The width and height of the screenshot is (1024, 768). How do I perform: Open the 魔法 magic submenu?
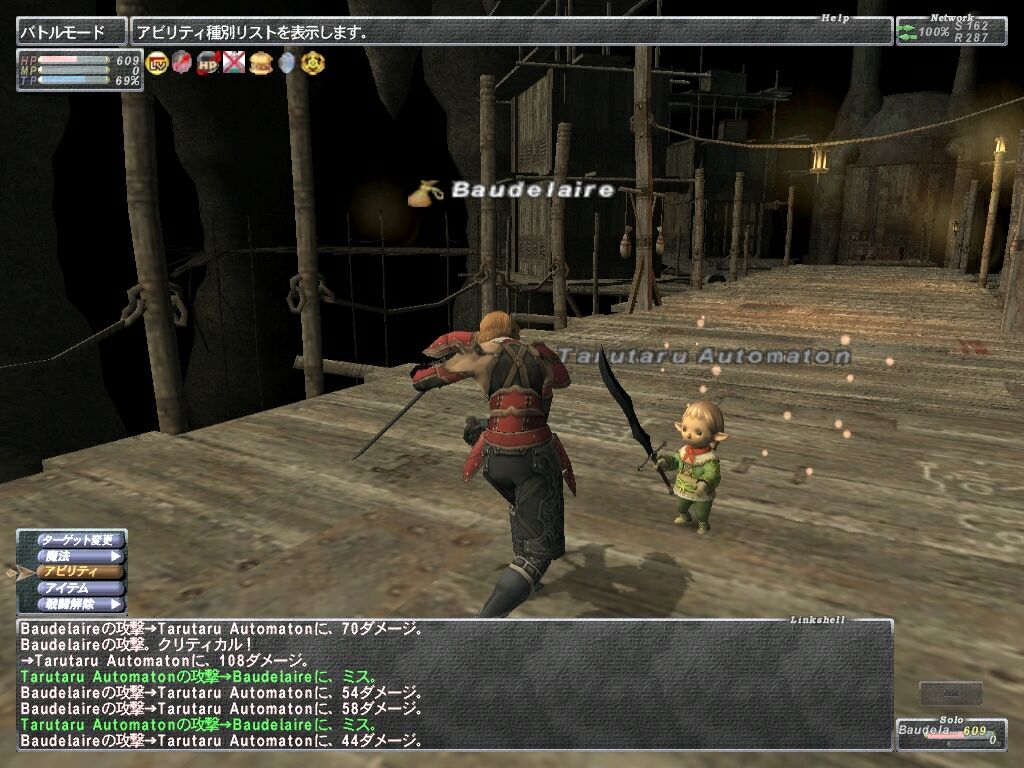[78, 556]
